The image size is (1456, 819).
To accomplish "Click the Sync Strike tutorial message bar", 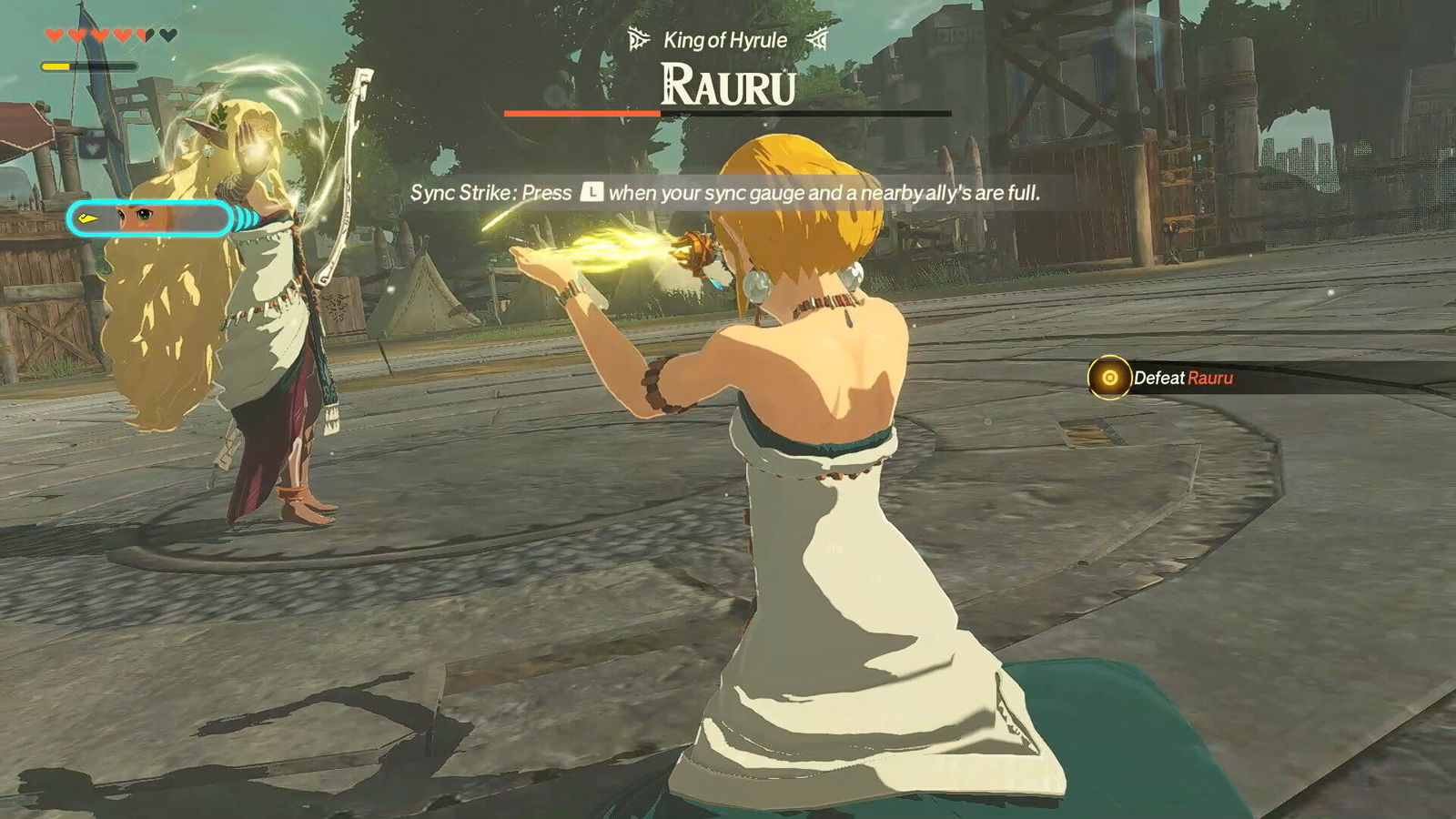I will [728, 193].
